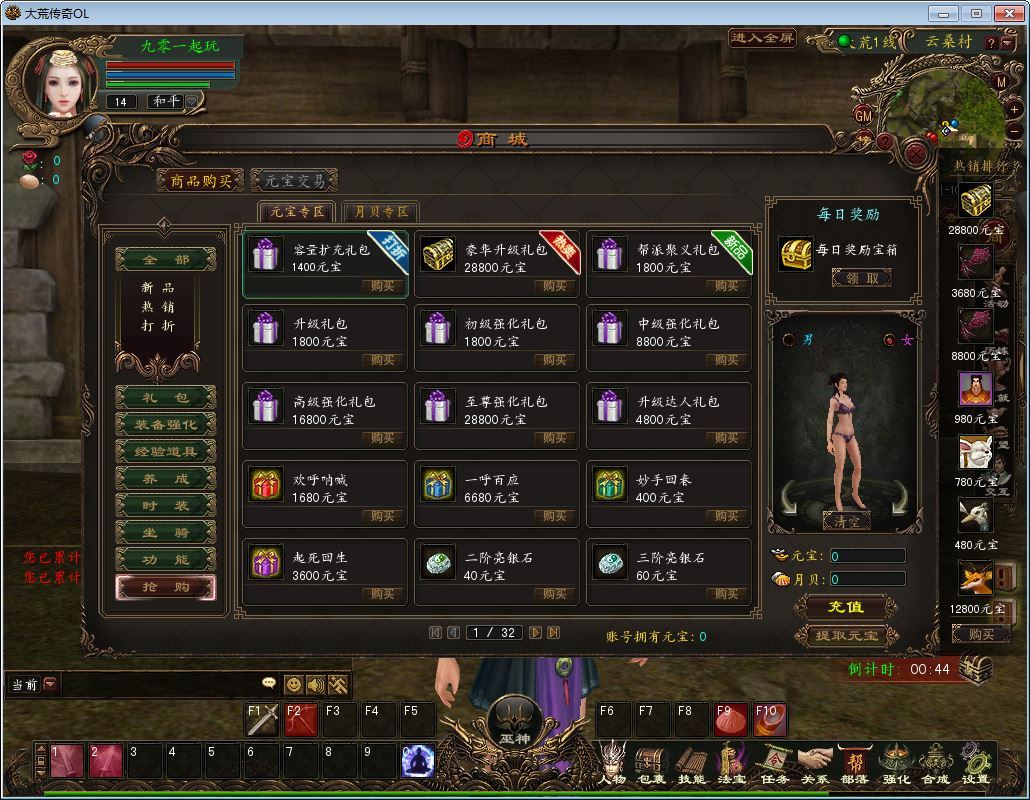This screenshot has width=1030, height=800.
Task: Open the 抢购 category
Action: click(x=165, y=587)
